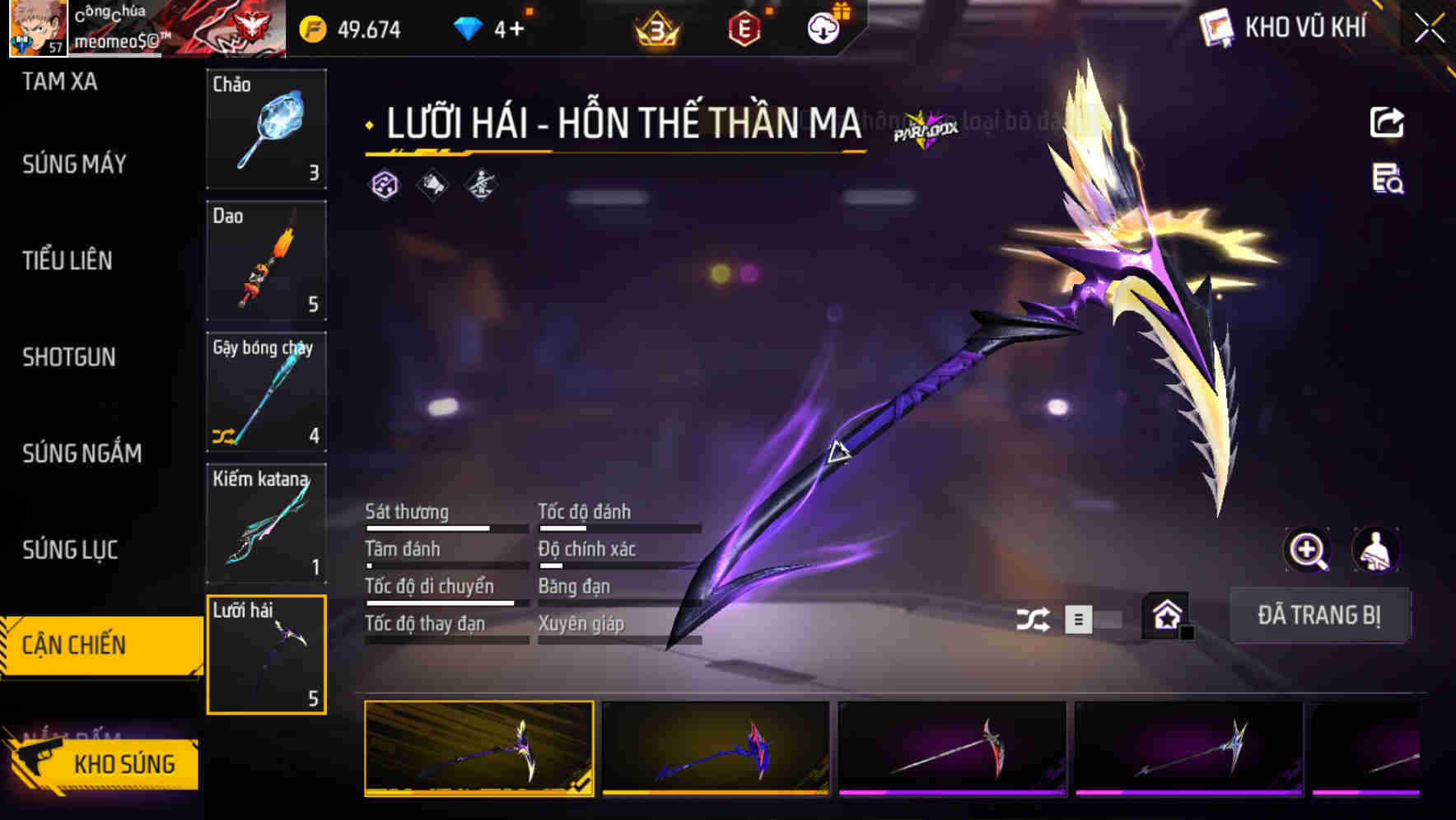Open the share icon near the weapon name
Image resolution: width=1456 pixels, height=820 pixels.
[x=1388, y=122]
